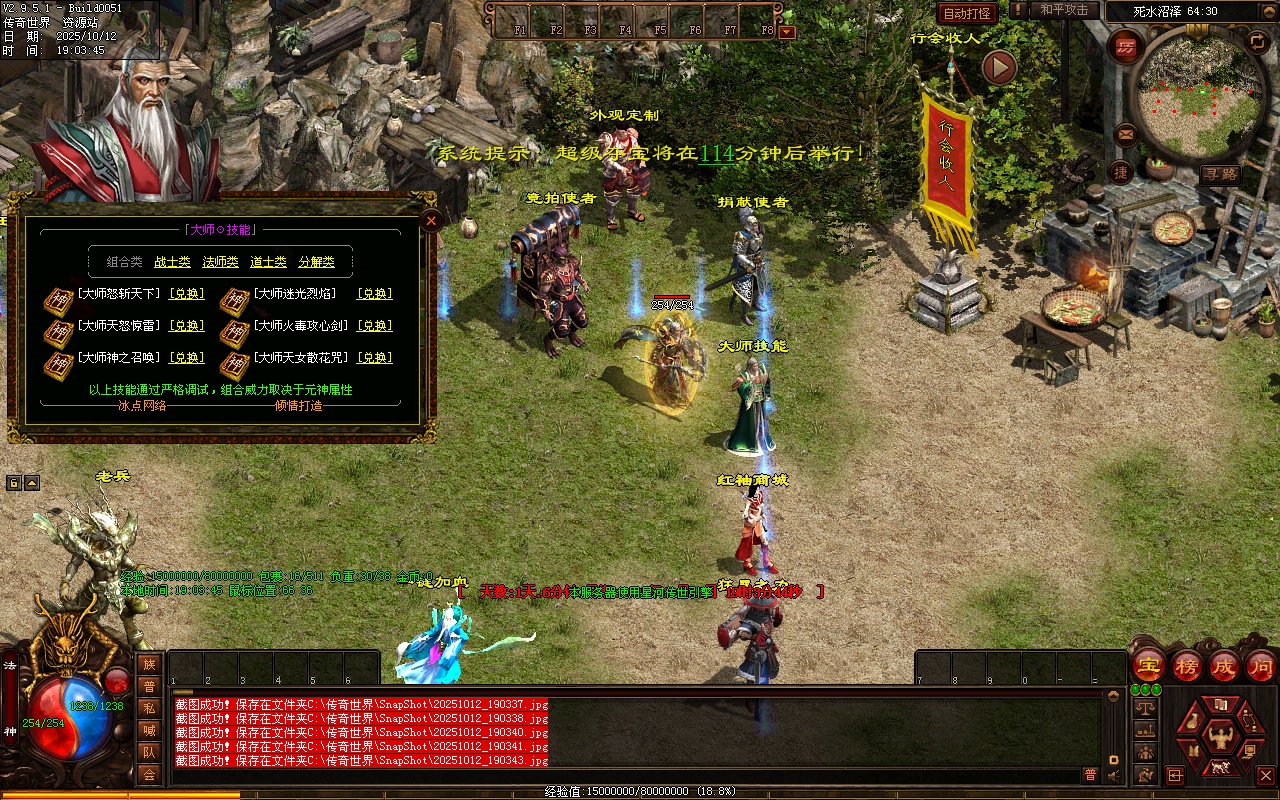Viewport: 1280px width, 800px height.
Task: Change the 和平攻击 attack mode
Action: 1063,10
